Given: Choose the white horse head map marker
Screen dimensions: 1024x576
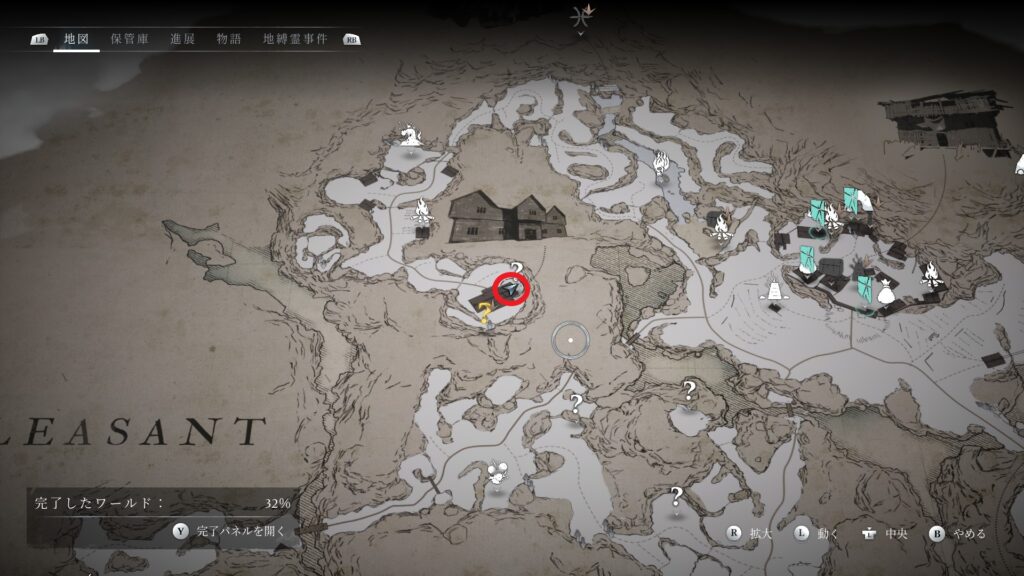Looking at the screenshot, I should tap(410, 135).
